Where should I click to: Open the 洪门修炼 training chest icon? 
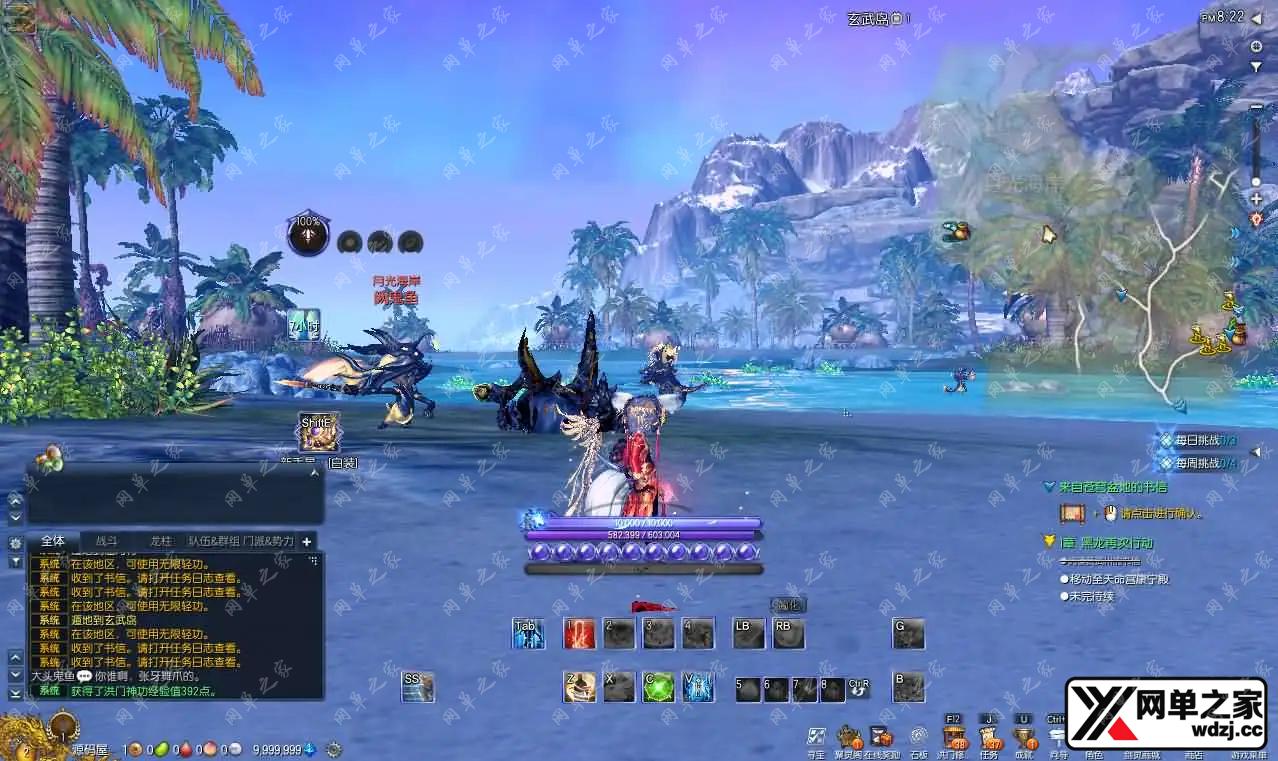pyautogui.click(x=952, y=740)
